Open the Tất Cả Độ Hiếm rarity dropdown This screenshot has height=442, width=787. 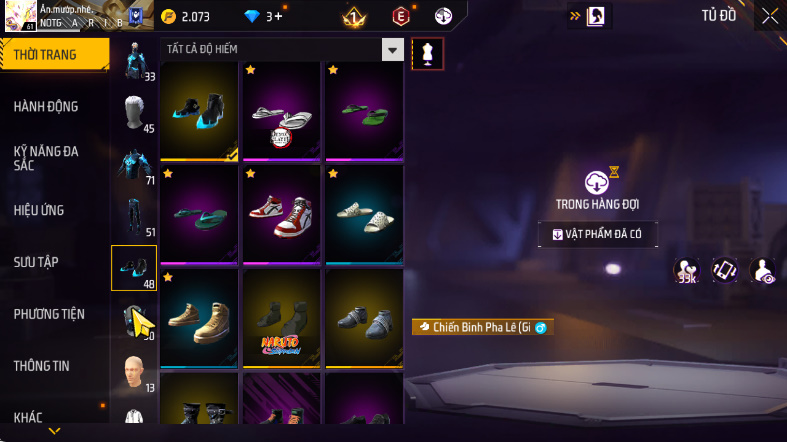(x=393, y=49)
